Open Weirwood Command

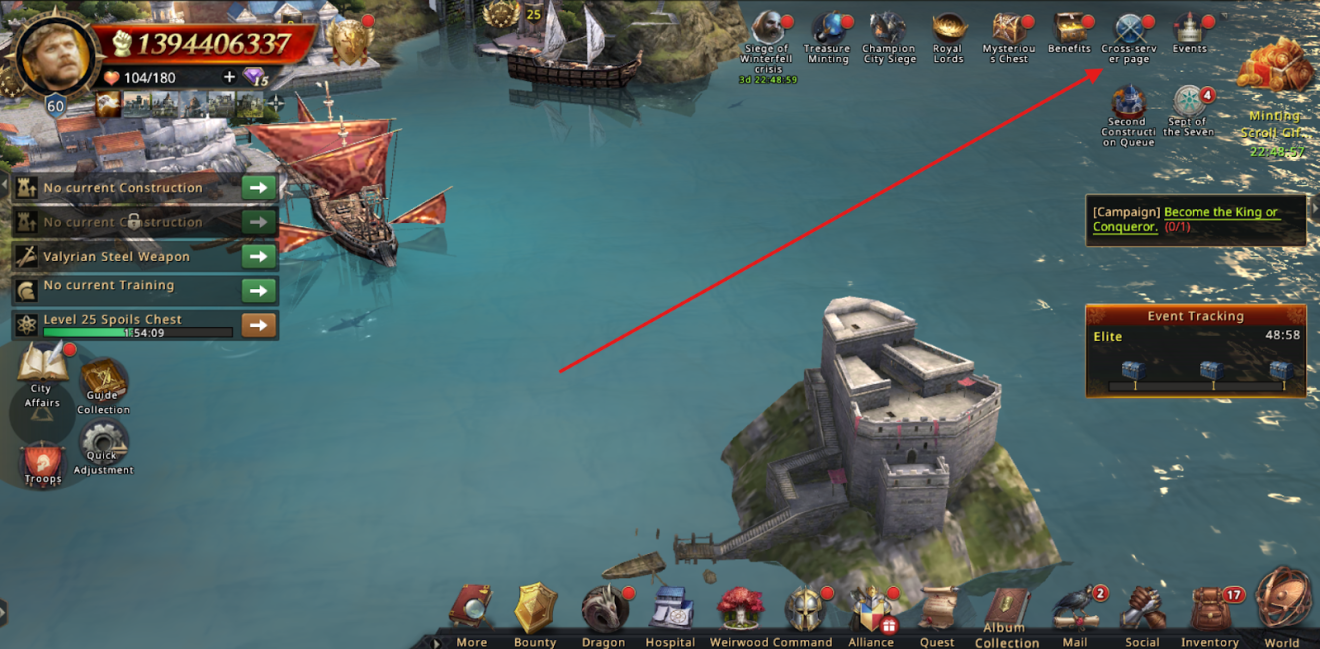coord(740,608)
